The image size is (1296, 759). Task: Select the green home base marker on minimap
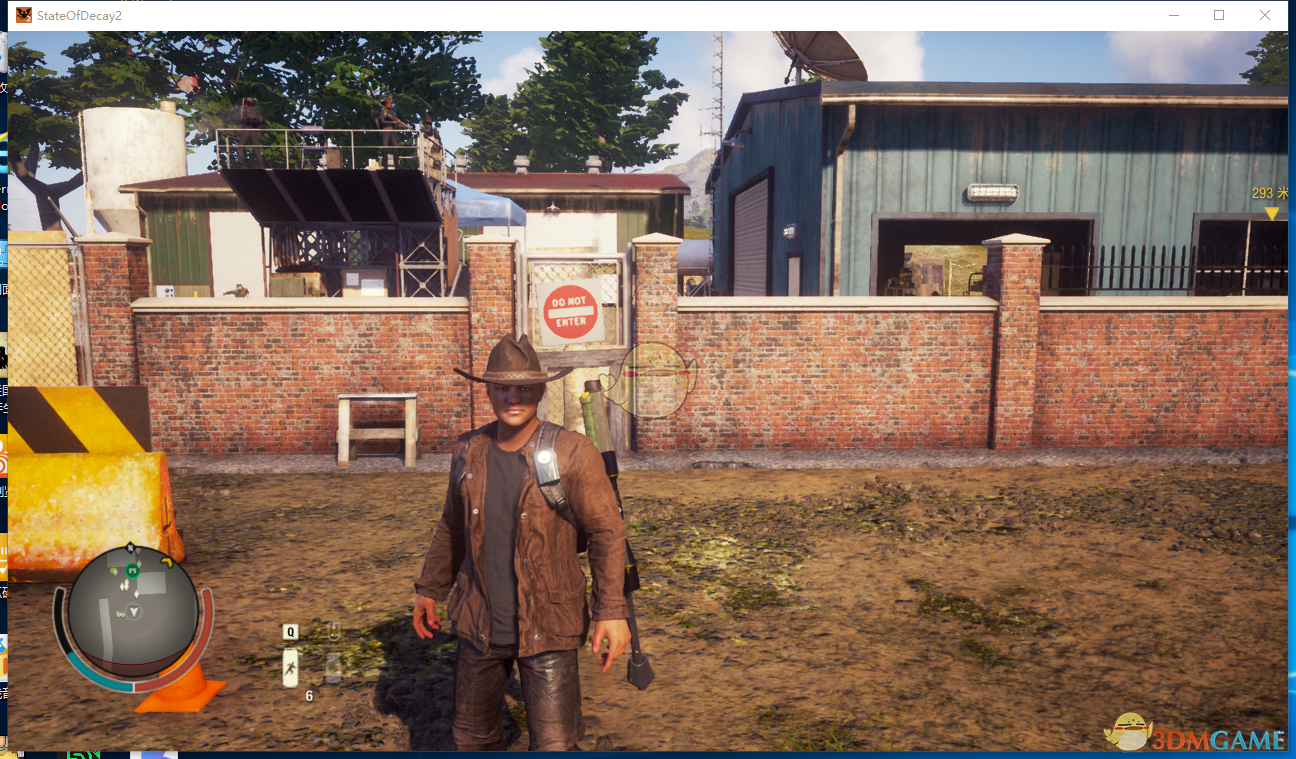click(131, 571)
